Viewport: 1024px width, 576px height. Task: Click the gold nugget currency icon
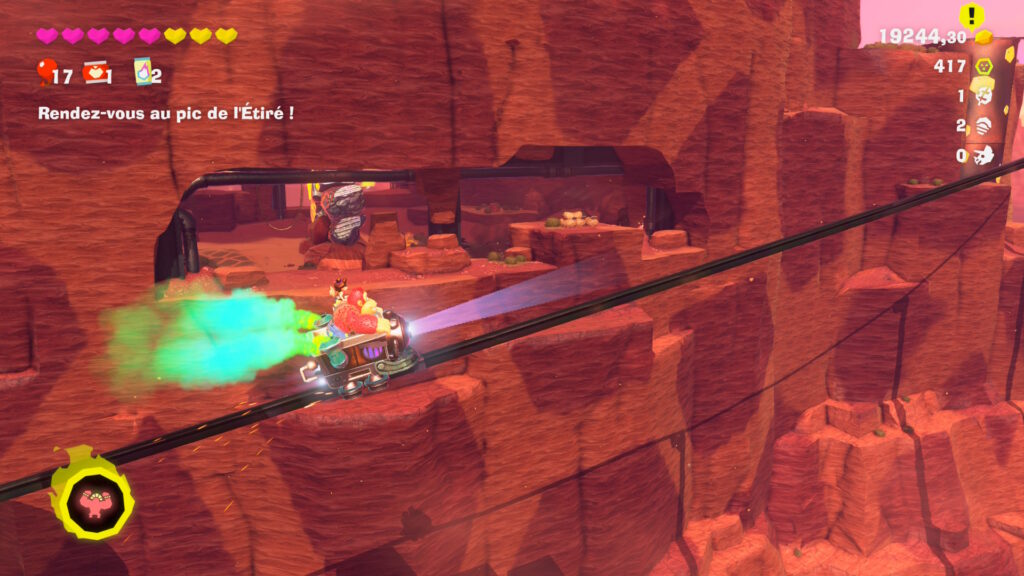pos(984,37)
